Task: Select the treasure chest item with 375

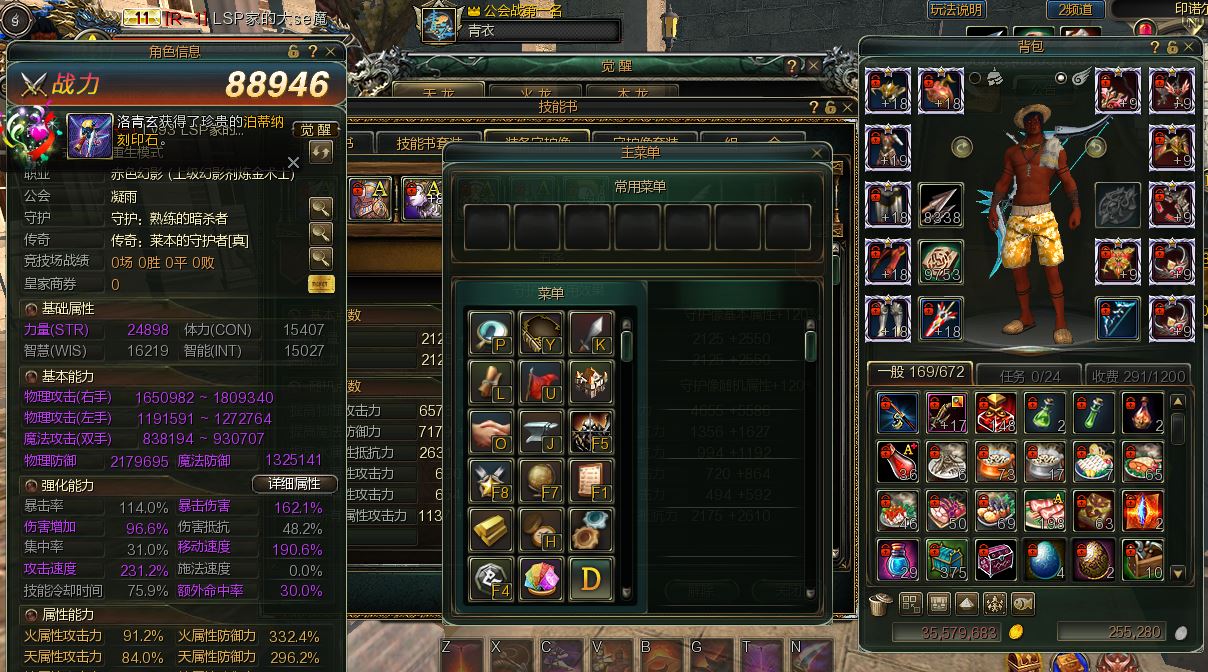Action: pos(945,559)
